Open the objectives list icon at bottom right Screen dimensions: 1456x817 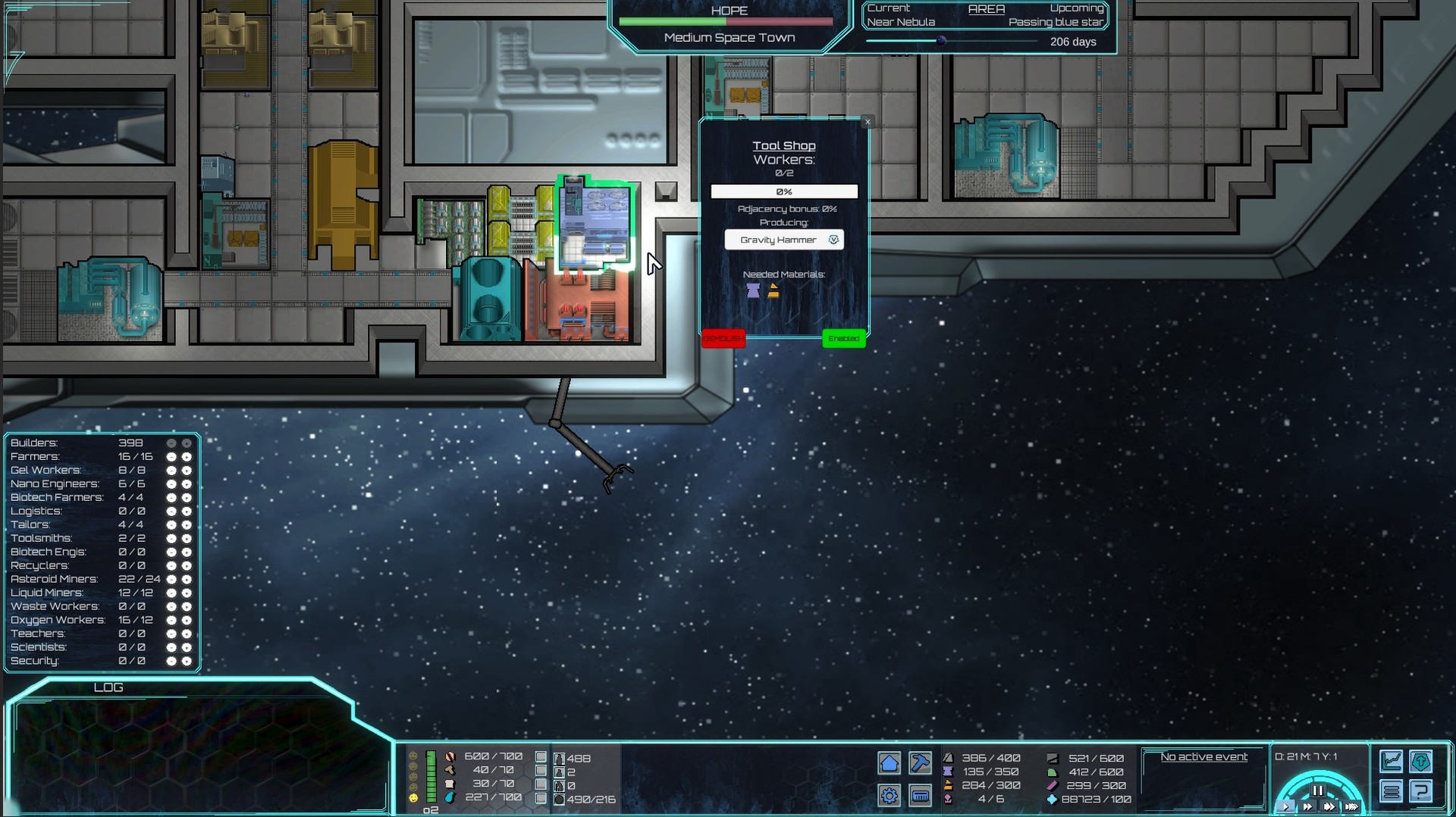click(1392, 791)
